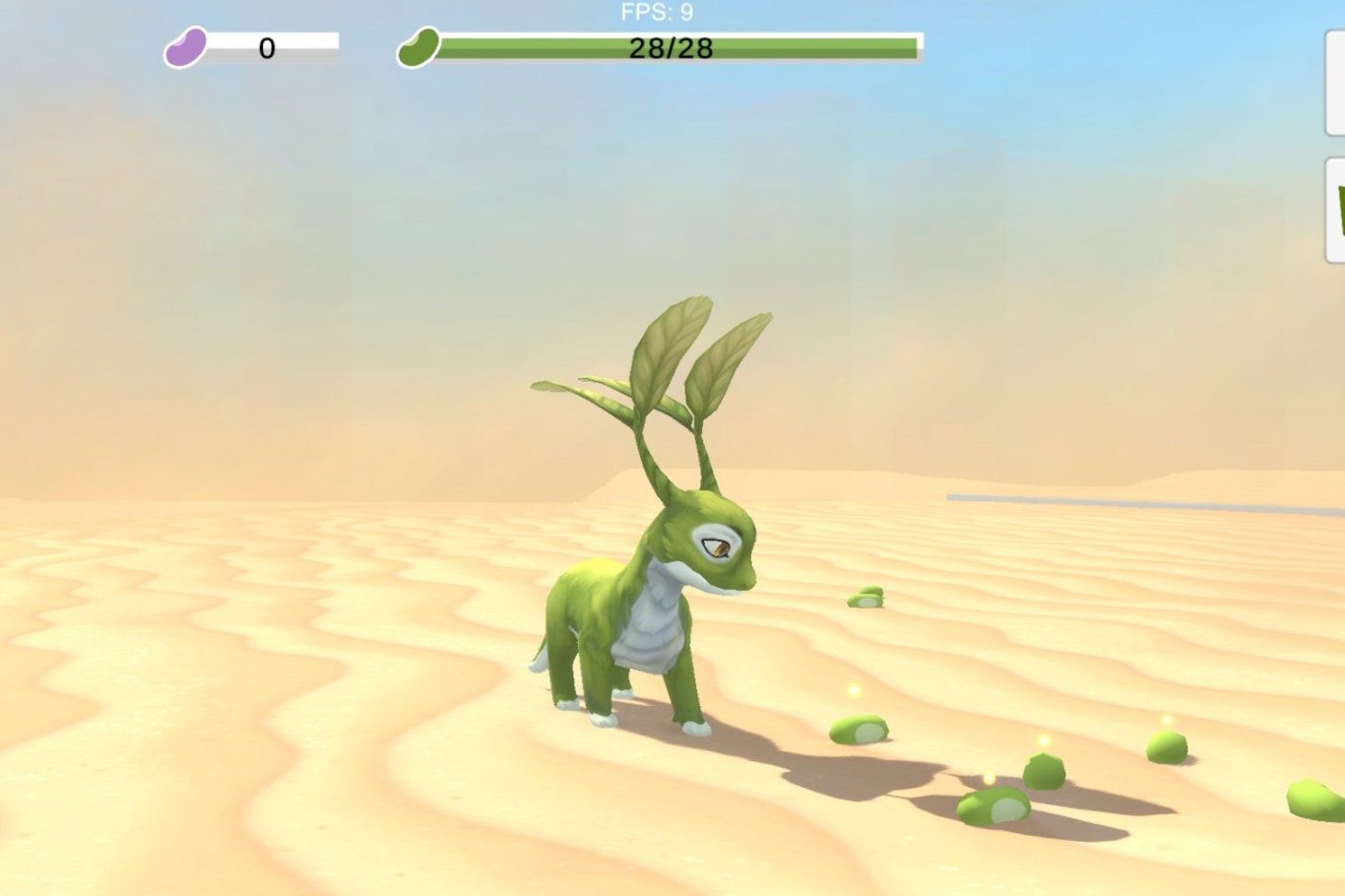Screen dimensions: 1345x896
Task: Click the blank white button
Action: point(1336,83)
